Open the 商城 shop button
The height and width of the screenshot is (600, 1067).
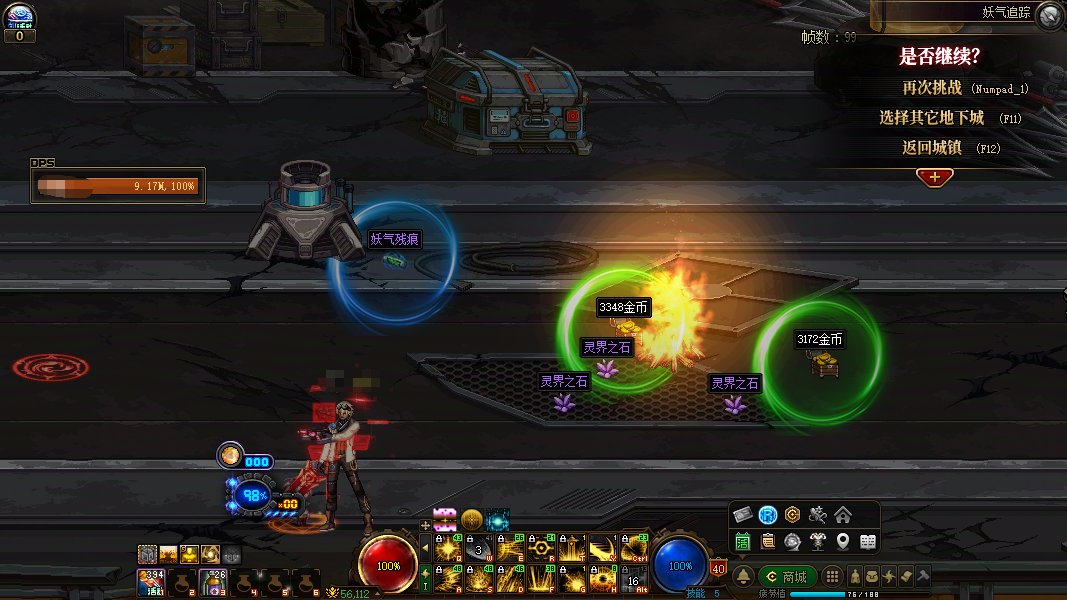[x=787, y=577]
